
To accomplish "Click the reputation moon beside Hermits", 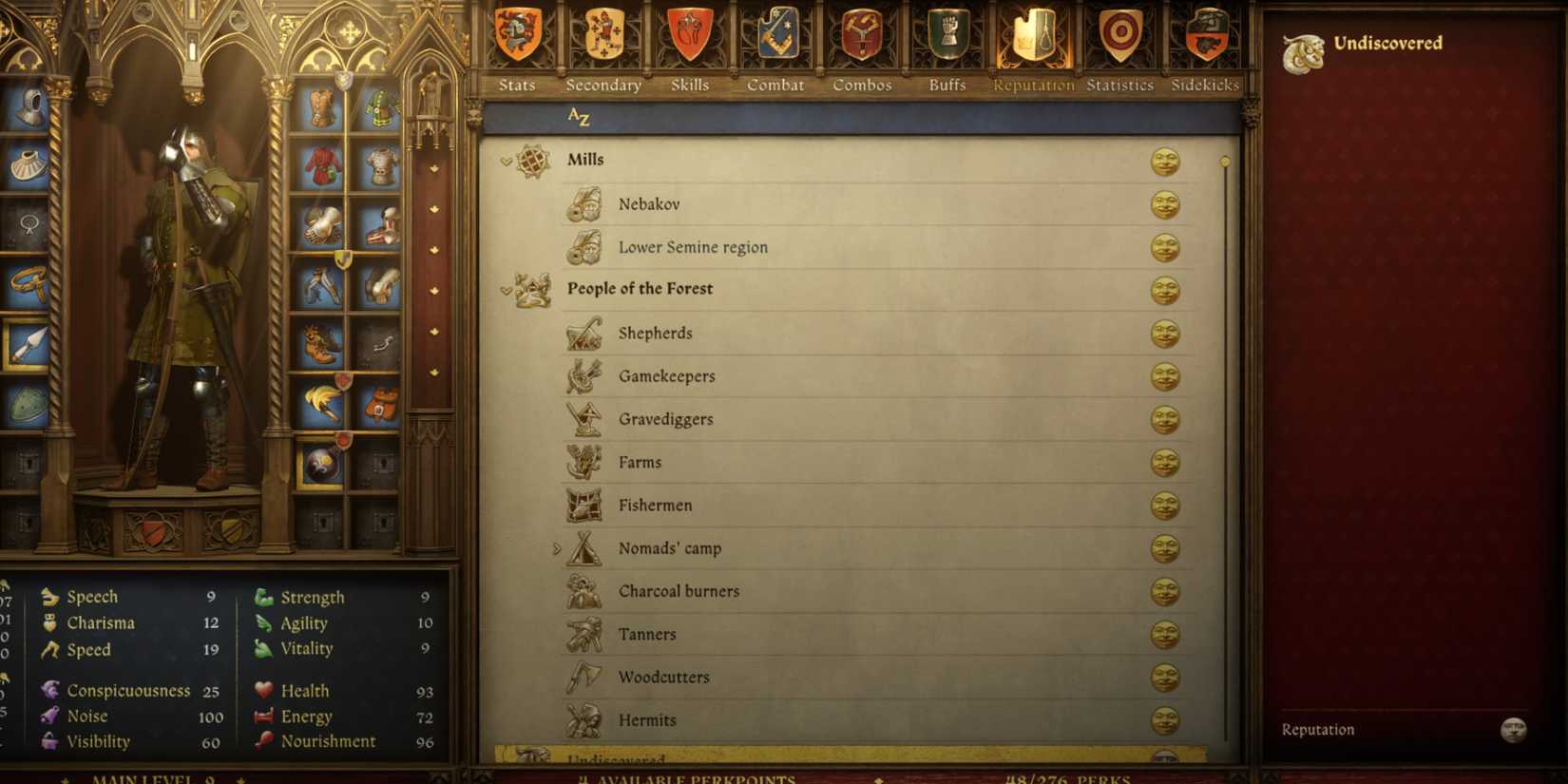I will pos(1164,719).
